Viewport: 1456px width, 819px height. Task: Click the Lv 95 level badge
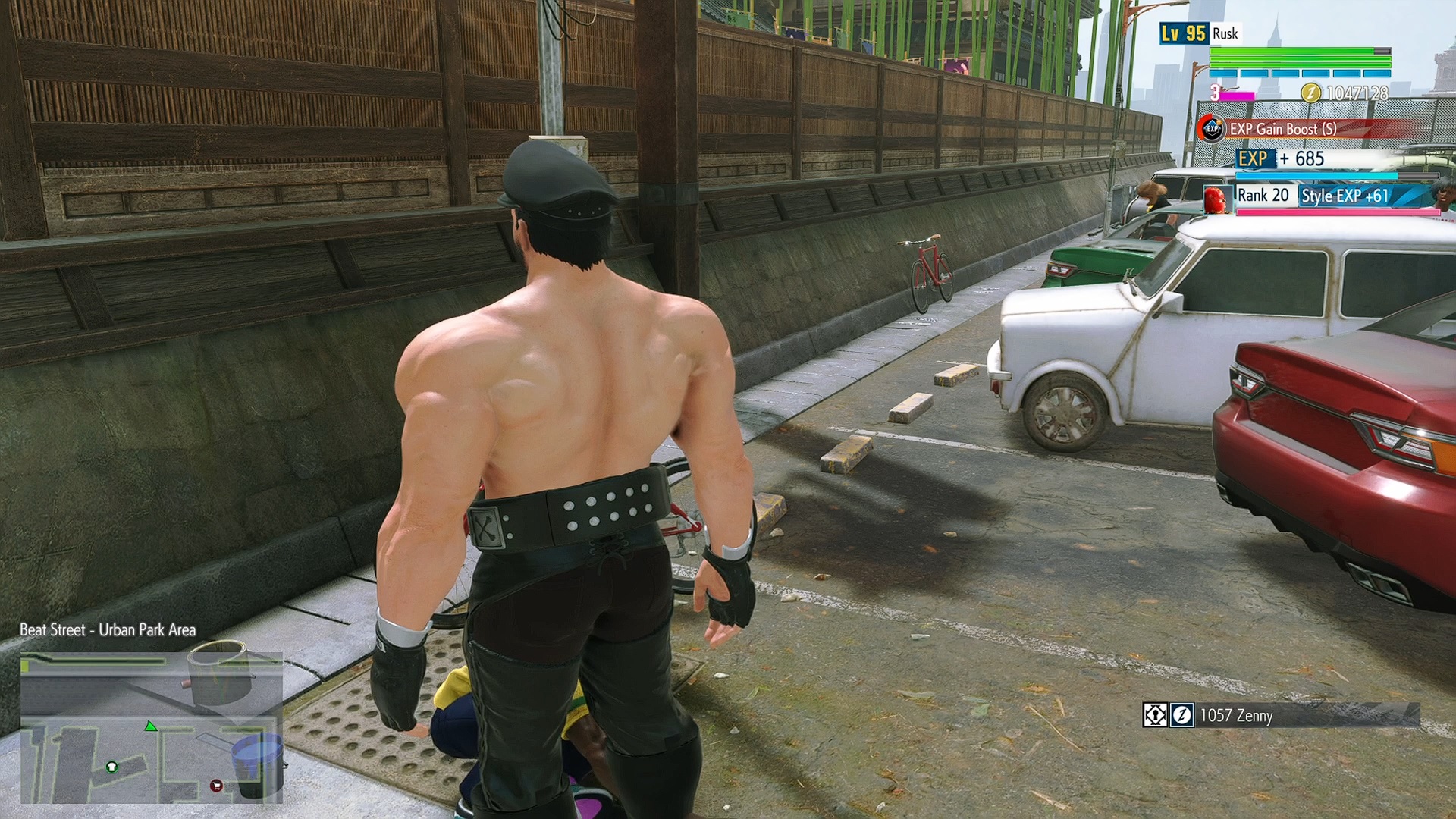[x=1183, y=33]
